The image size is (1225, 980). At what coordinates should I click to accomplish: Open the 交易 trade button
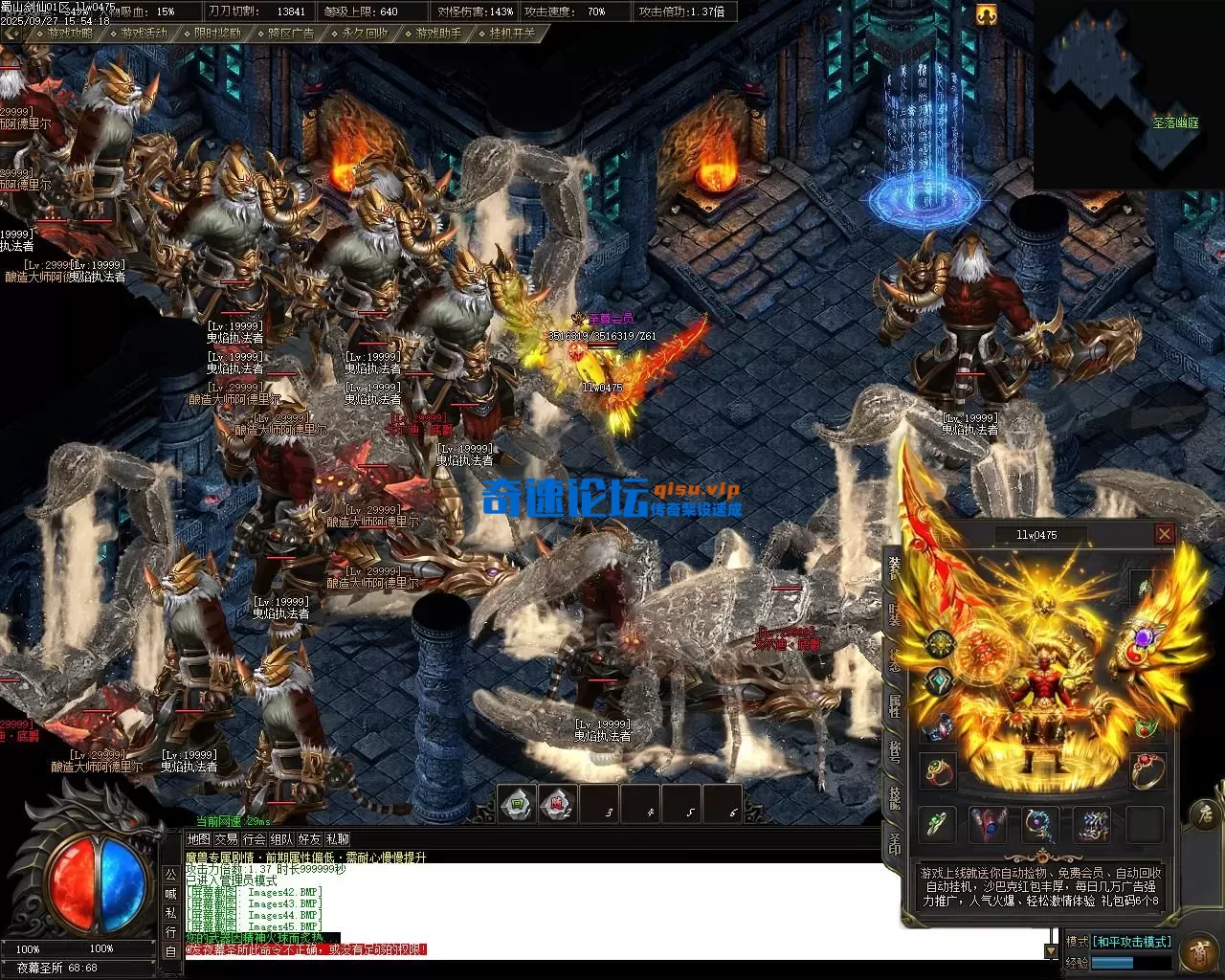[x=226, y=839]
